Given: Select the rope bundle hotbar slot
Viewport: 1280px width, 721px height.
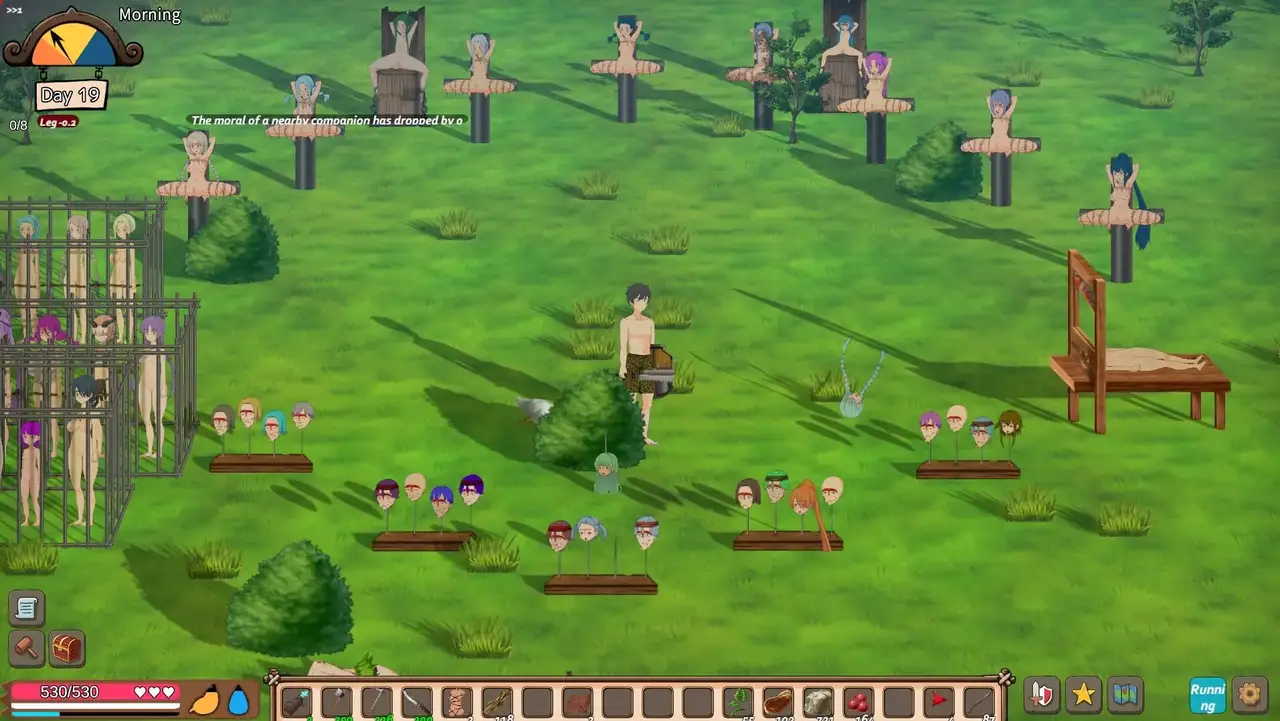Looking at the screenshot, I should 457,702.
